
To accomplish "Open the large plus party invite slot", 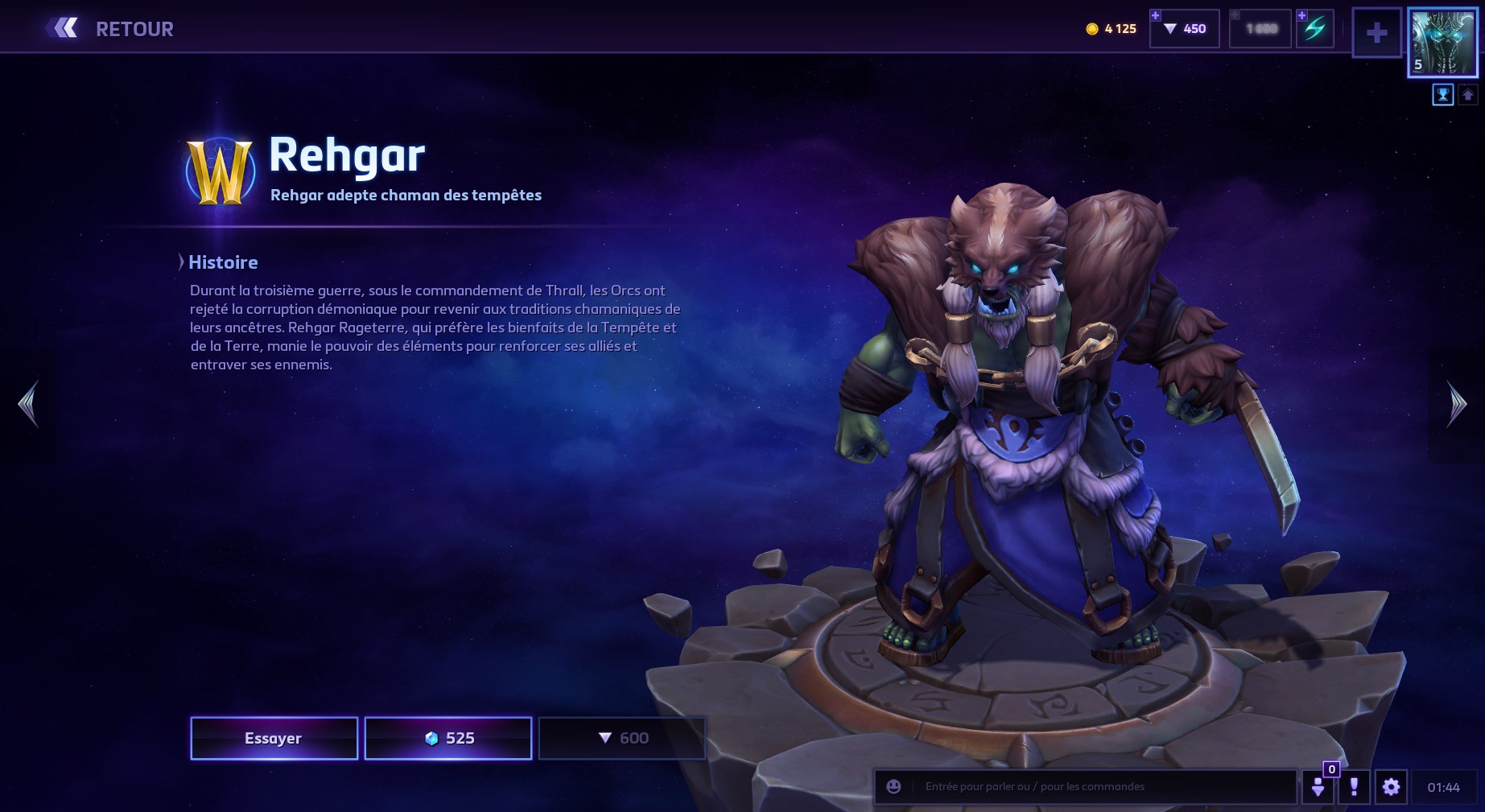I will point(1376,33).
